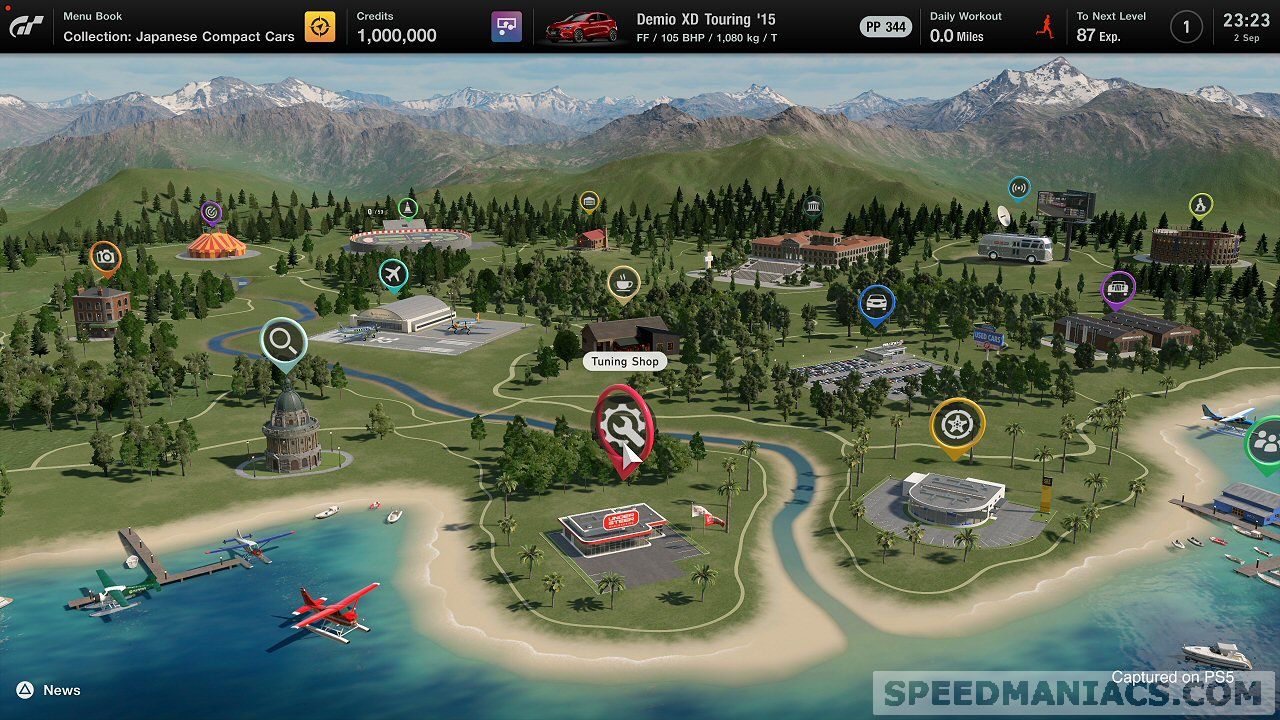Open the Café coffee cup pin
This screenshot has width=1280, height=720.
(x=624, y=283)
